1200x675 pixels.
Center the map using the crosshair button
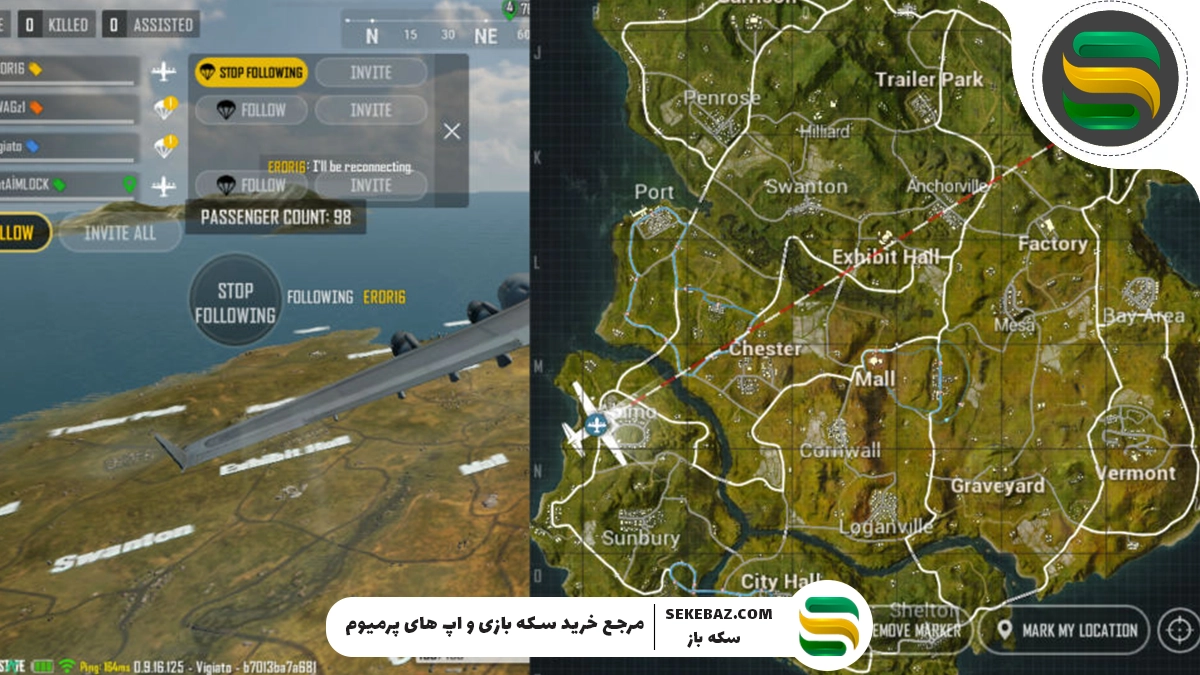coord(1180,630)
